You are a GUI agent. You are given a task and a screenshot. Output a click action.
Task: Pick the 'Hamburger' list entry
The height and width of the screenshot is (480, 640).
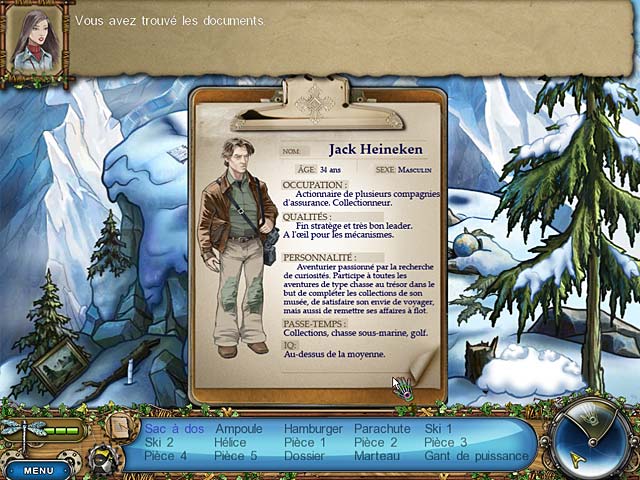pos(313,429)
